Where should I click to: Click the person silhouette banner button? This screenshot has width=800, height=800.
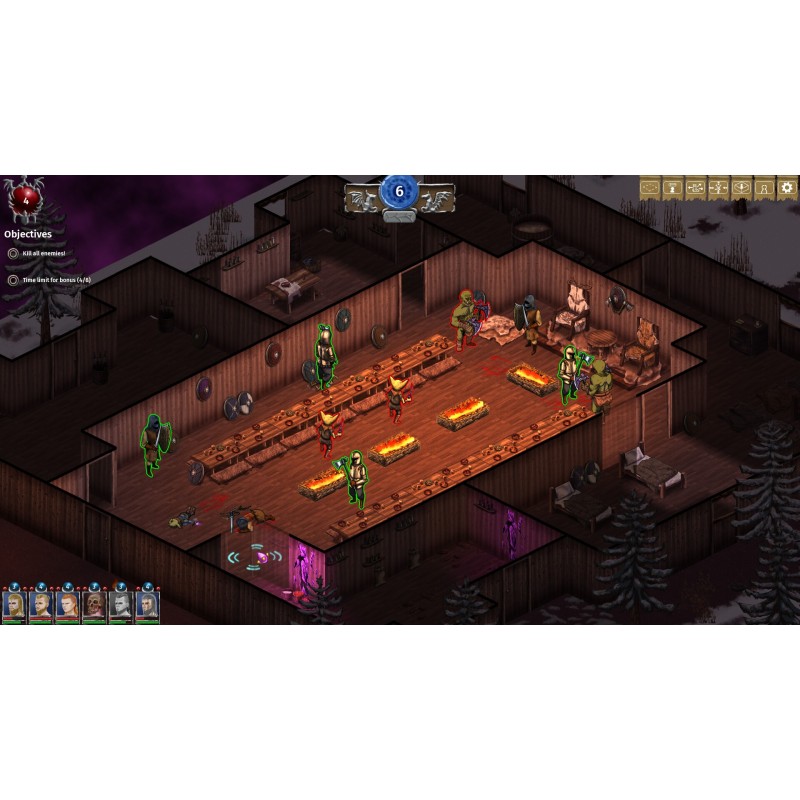pos(764,187)
